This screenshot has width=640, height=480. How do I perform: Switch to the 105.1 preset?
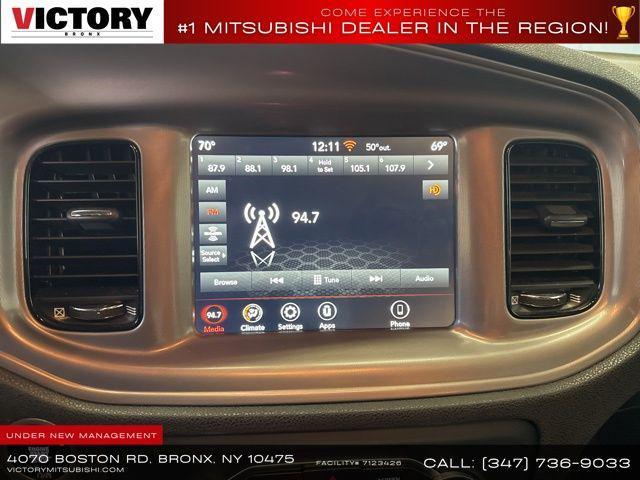pyautogui.click(x=360, y=166)
